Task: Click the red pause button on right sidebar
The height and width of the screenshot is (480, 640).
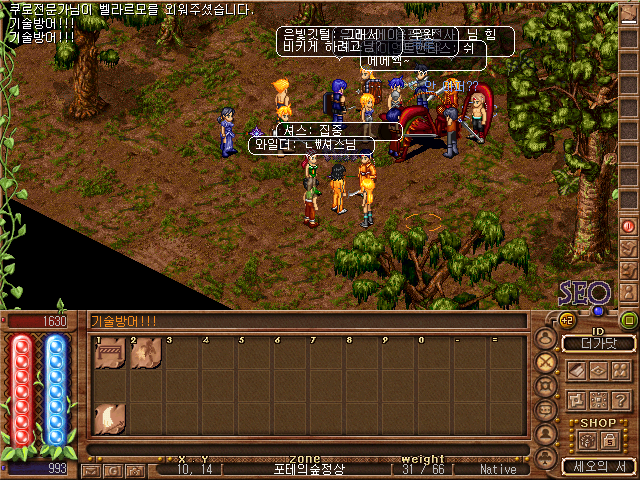Action: tap(629, 226)
